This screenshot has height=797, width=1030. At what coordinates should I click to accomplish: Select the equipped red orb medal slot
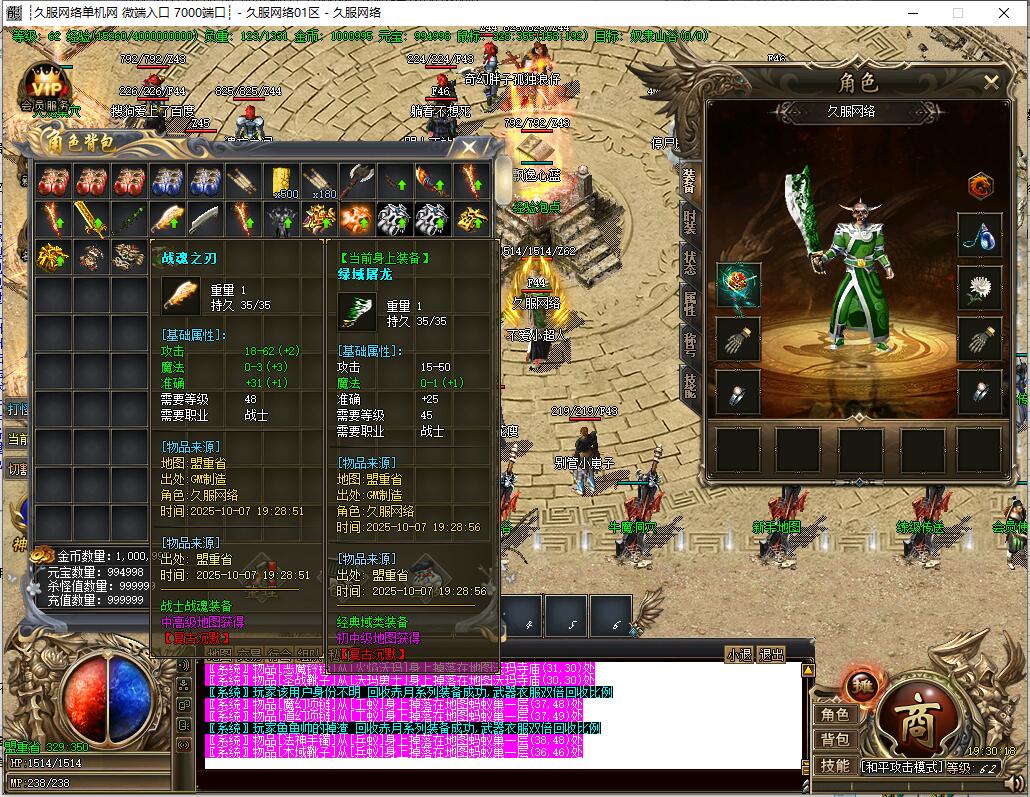pyautogui.click(x=739, y=286)
